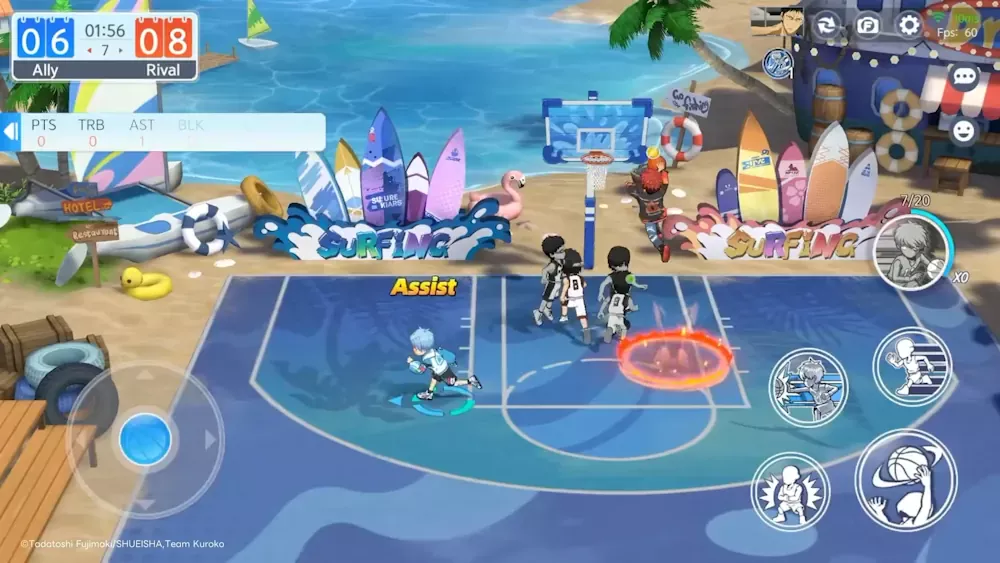Collapse the player stats panel arrow
Screen dimensions: 1000x563
tap(11, 132)
